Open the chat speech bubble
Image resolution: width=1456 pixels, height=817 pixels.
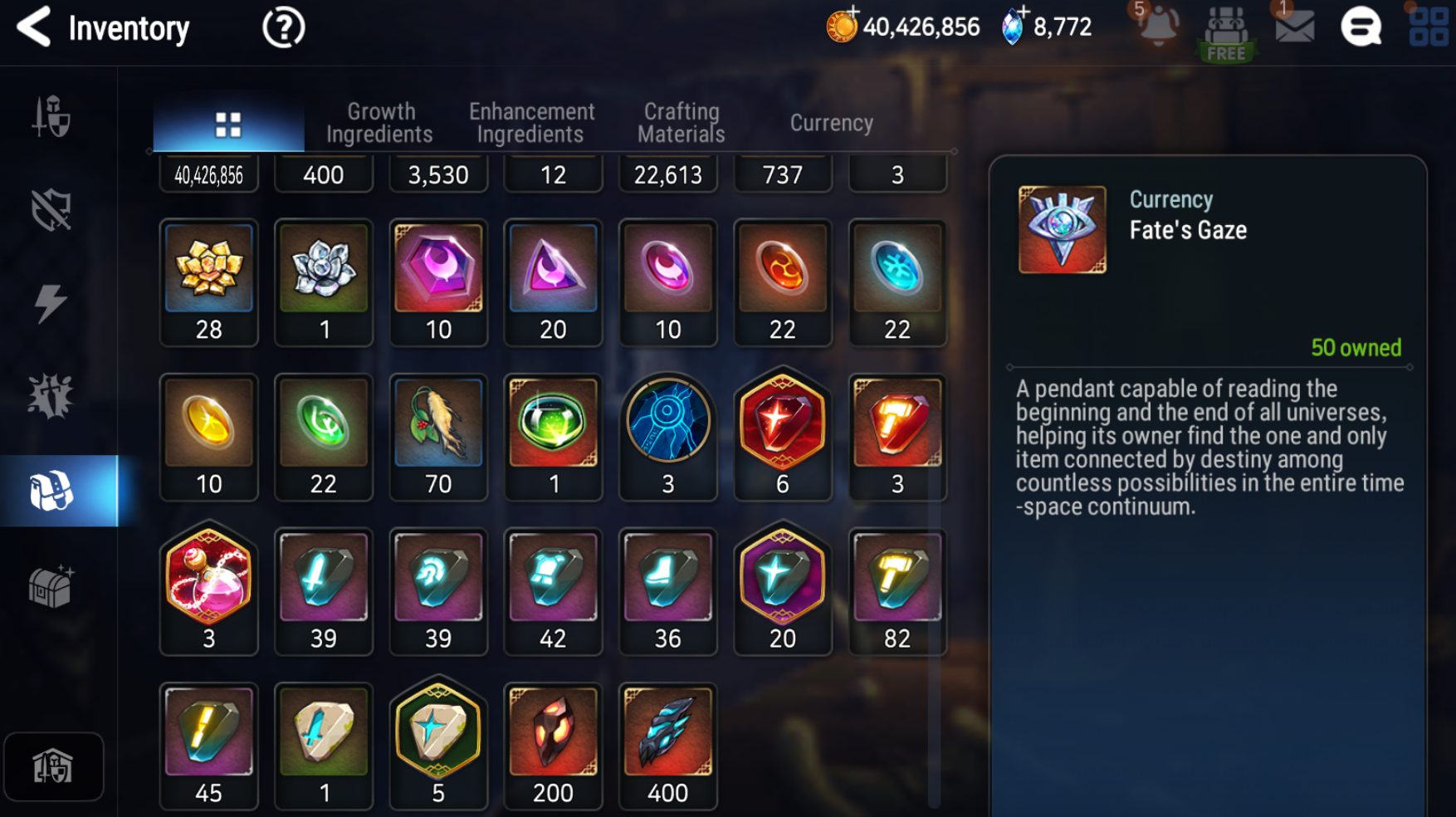pyautogui.click(x=1361, y=27)
